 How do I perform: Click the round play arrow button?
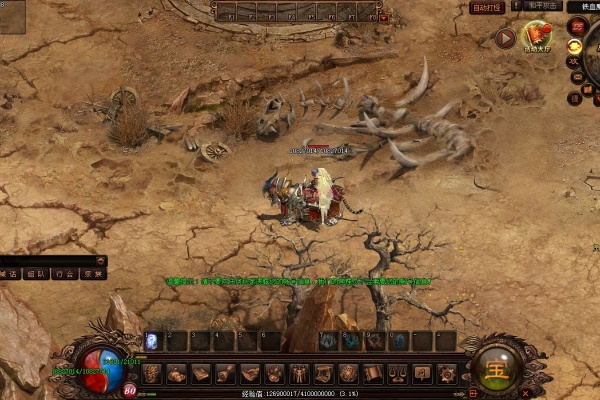pos(505,38)
